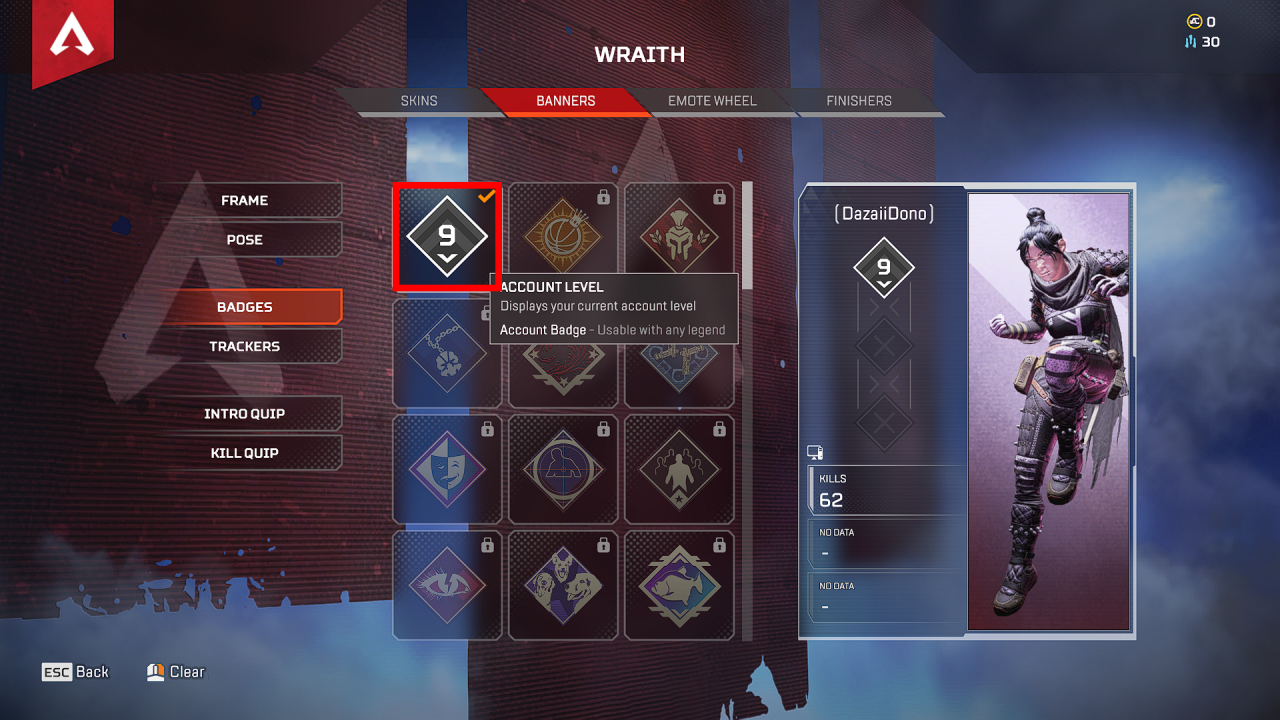This screenshot has width=1280, height=720.
Task: Open the EMOTE WHEEL tab
Action: point(712,100)
